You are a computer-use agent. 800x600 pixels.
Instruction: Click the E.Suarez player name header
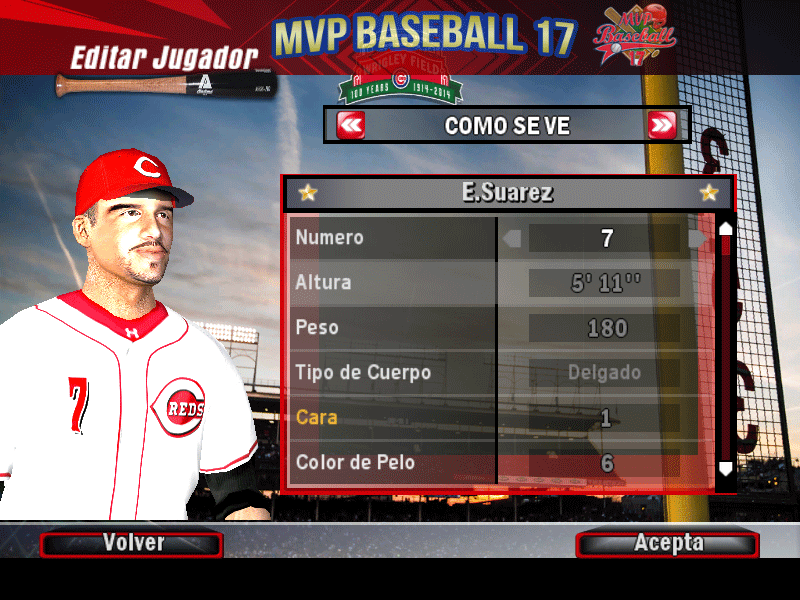[508, 193]
